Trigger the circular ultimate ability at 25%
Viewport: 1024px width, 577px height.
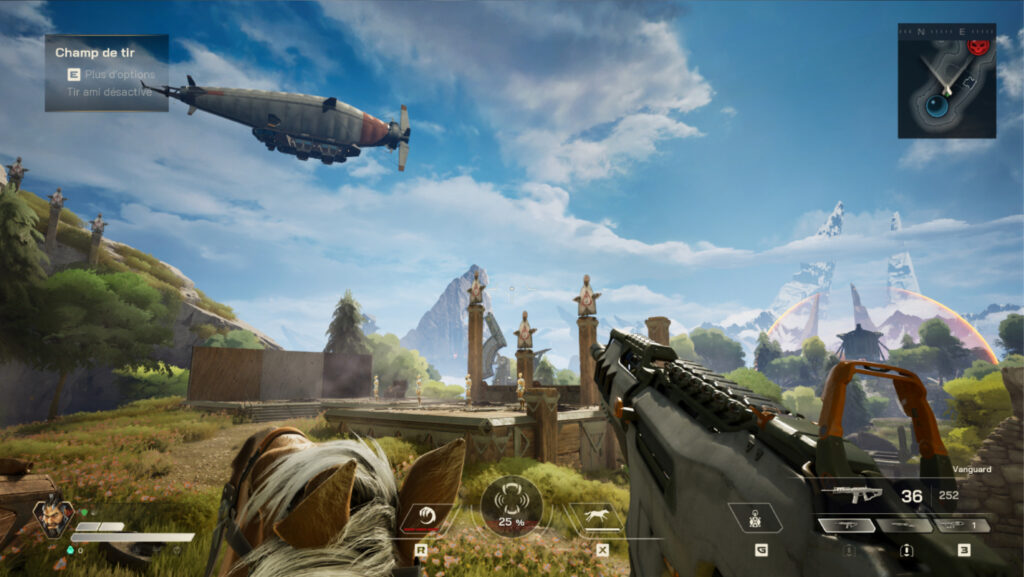click(x=511, y=506)
